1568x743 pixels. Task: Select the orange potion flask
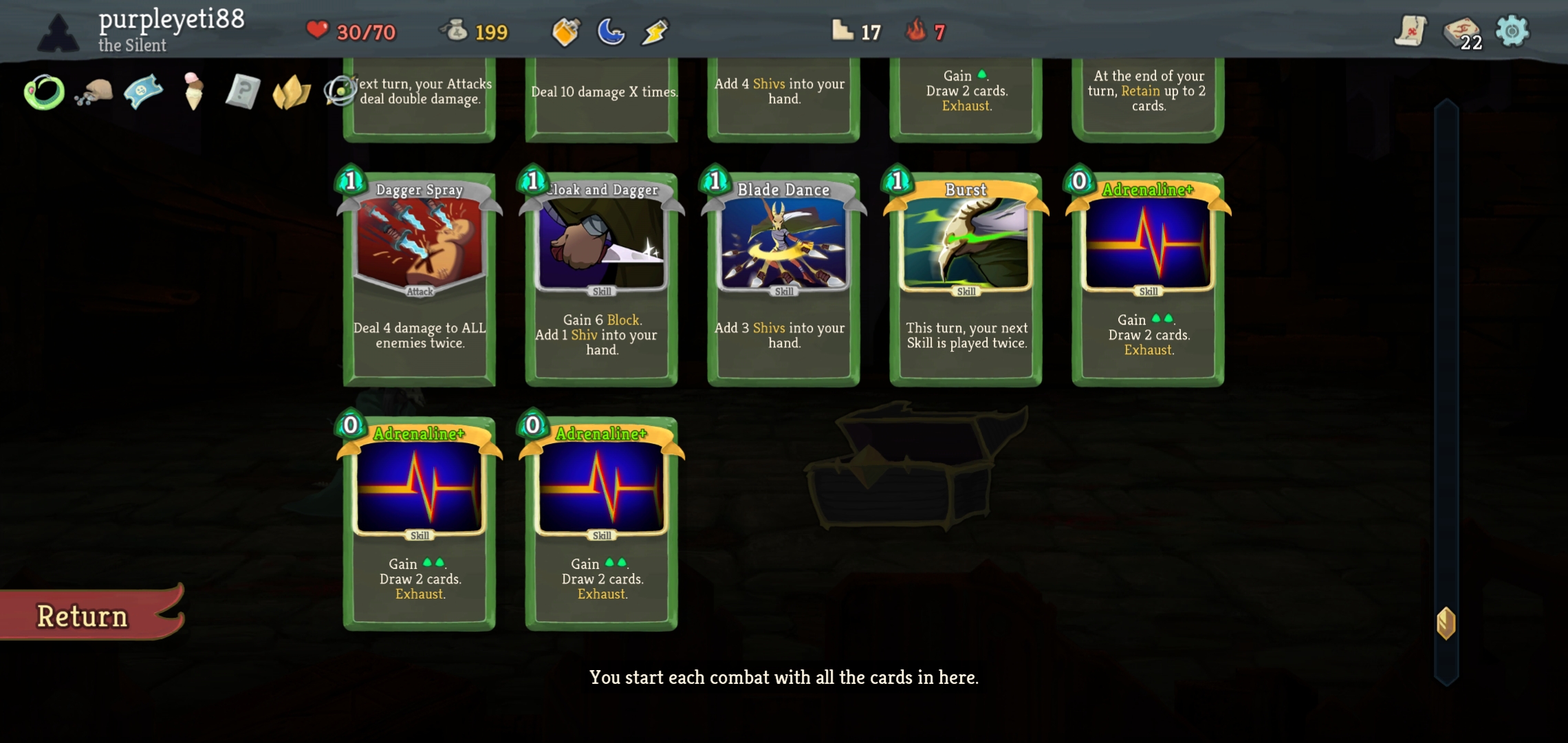[565, 31]
